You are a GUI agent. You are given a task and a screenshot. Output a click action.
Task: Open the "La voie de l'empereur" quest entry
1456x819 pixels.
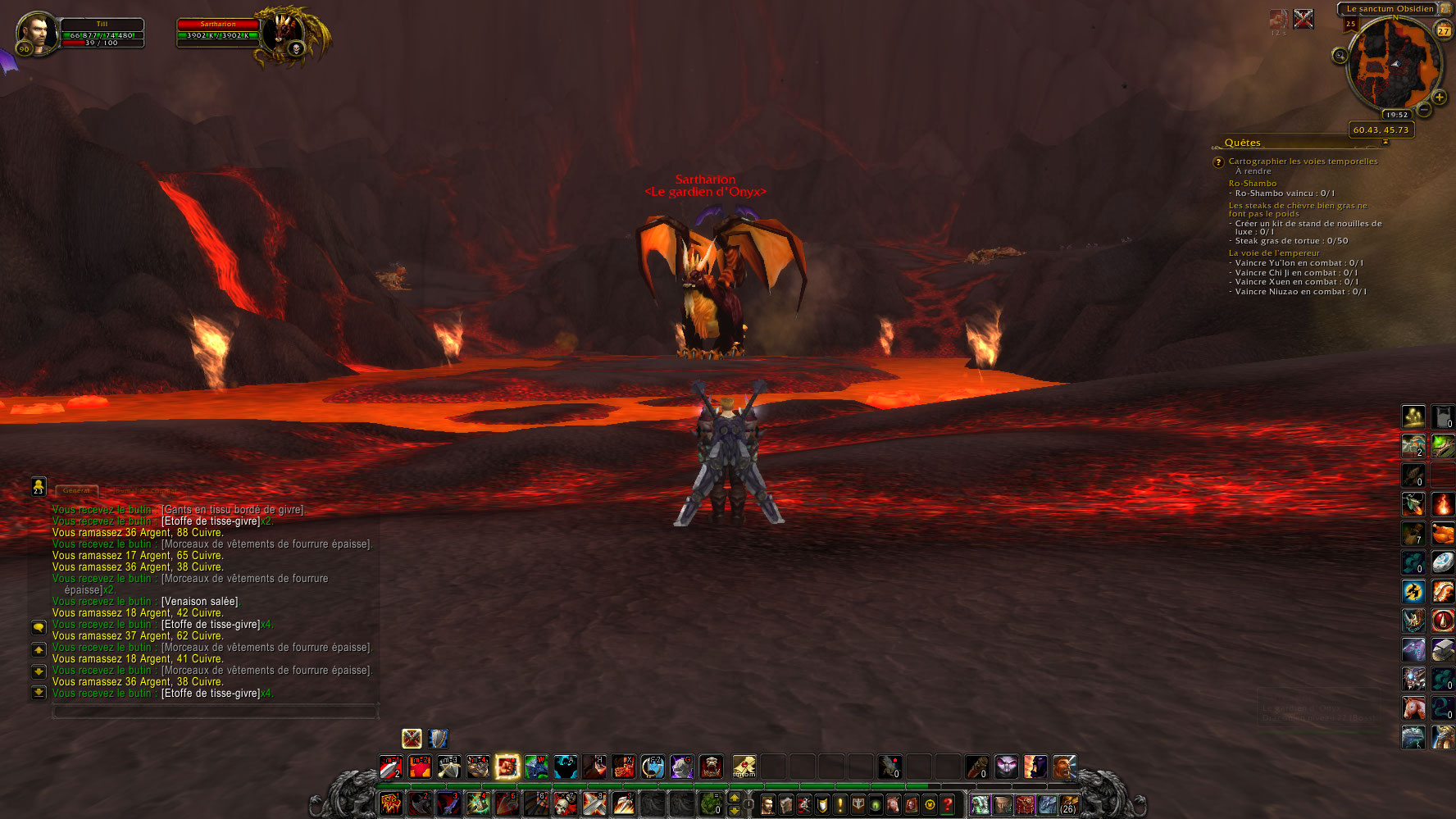[1273, 253]
